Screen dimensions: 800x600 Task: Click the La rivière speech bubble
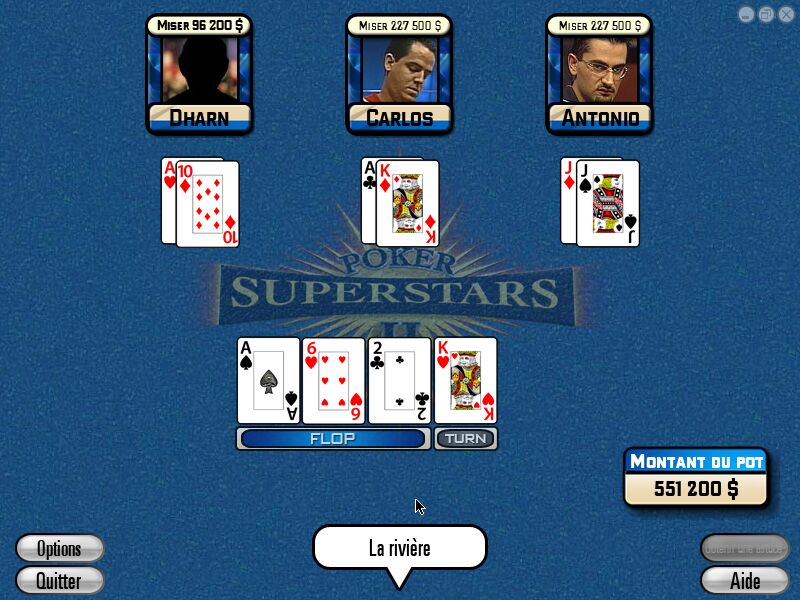399,548
